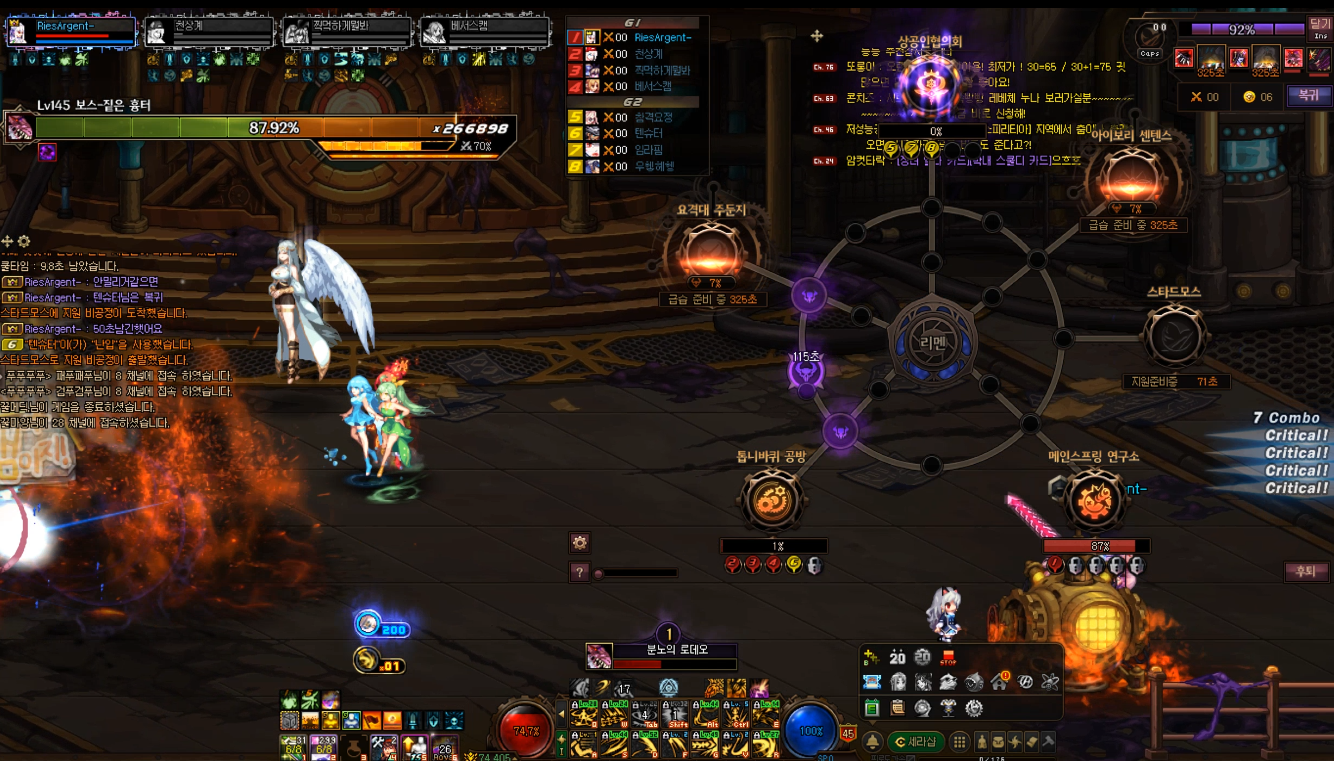The image size is (1334, 761).
Task: Select the 아이보리 센텐스 raid node
Action: tap(1133, 179)
